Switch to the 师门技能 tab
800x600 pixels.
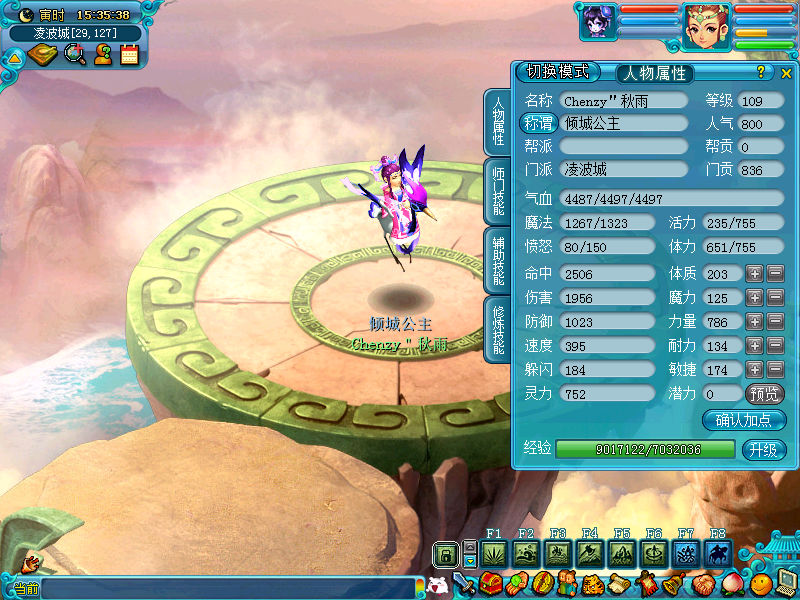pos(498,193)
